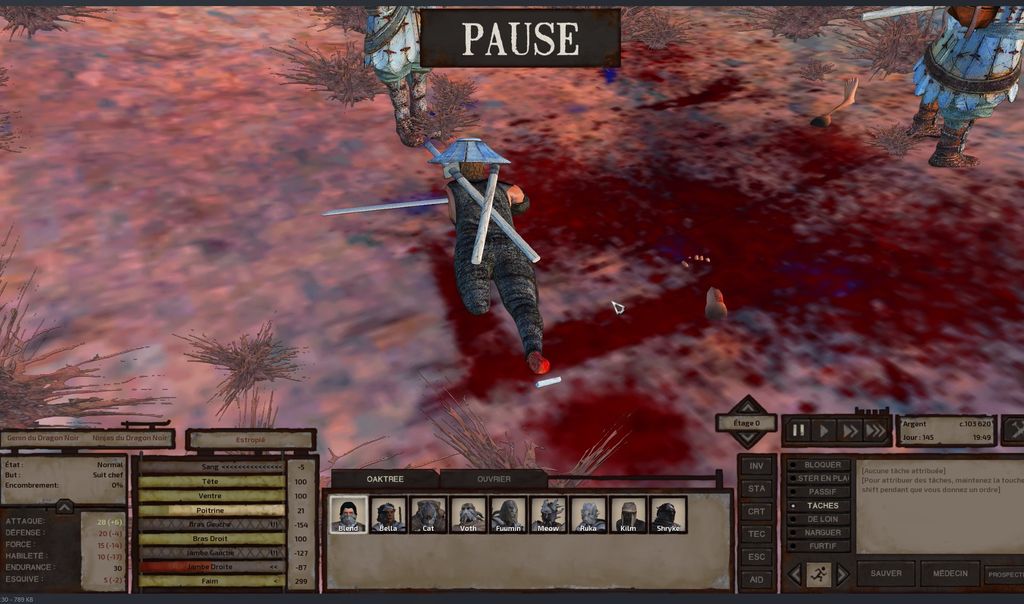Select the Meow squad portrait

(x=548, y=514)
